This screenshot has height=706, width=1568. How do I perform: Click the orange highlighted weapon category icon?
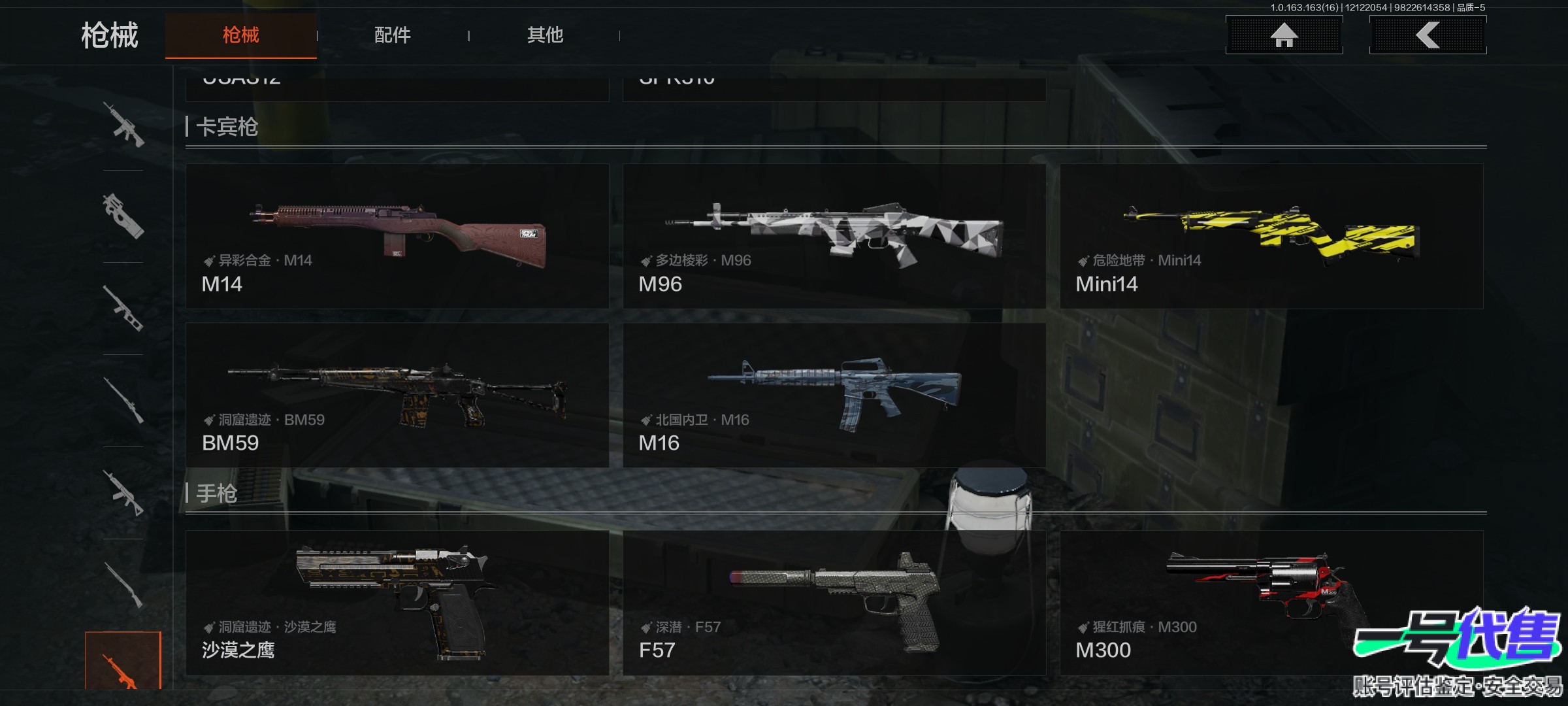pyautogui.click(x=123, y=662)
